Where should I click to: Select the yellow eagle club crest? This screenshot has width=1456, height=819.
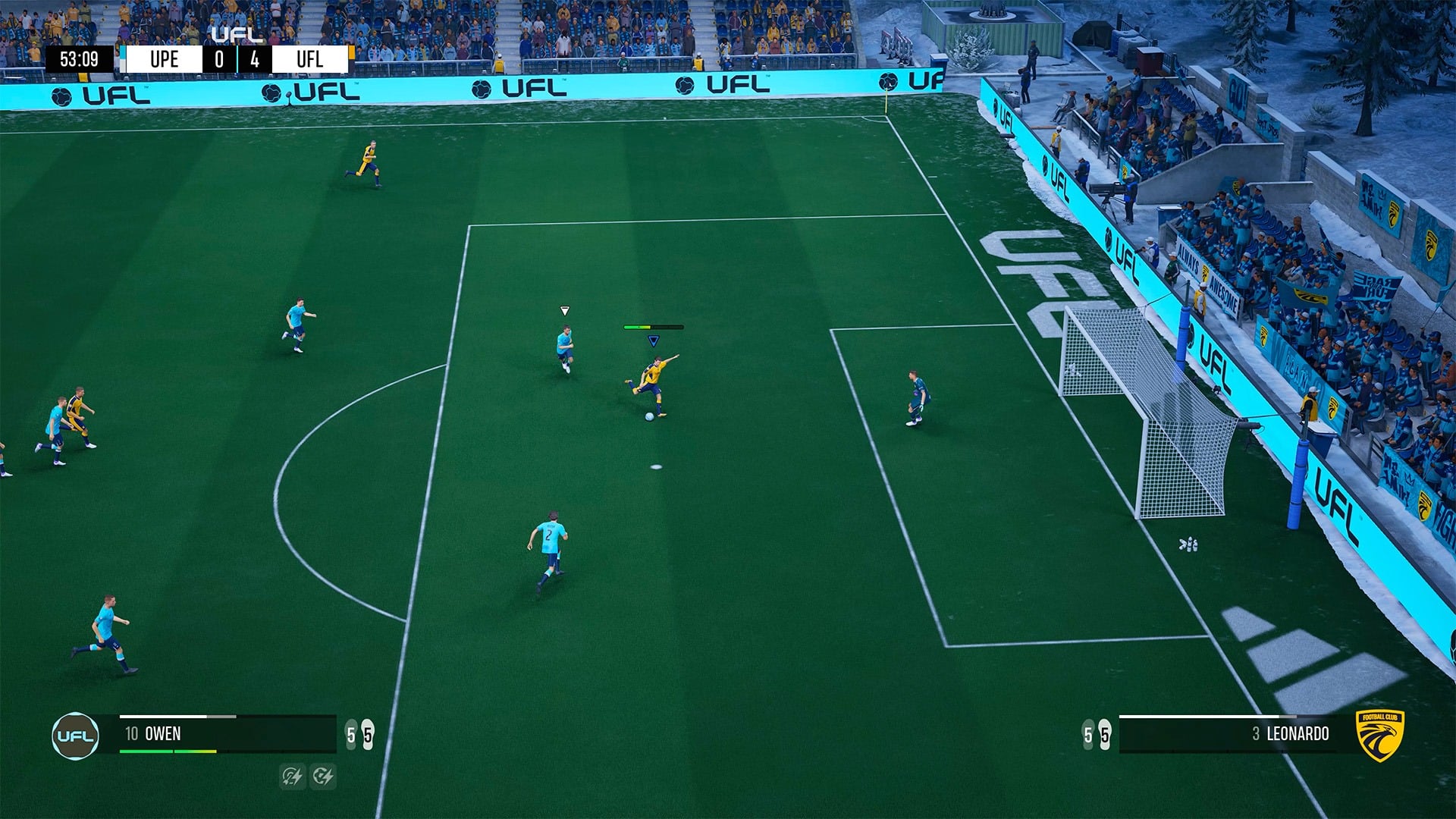click(1380, 734)
